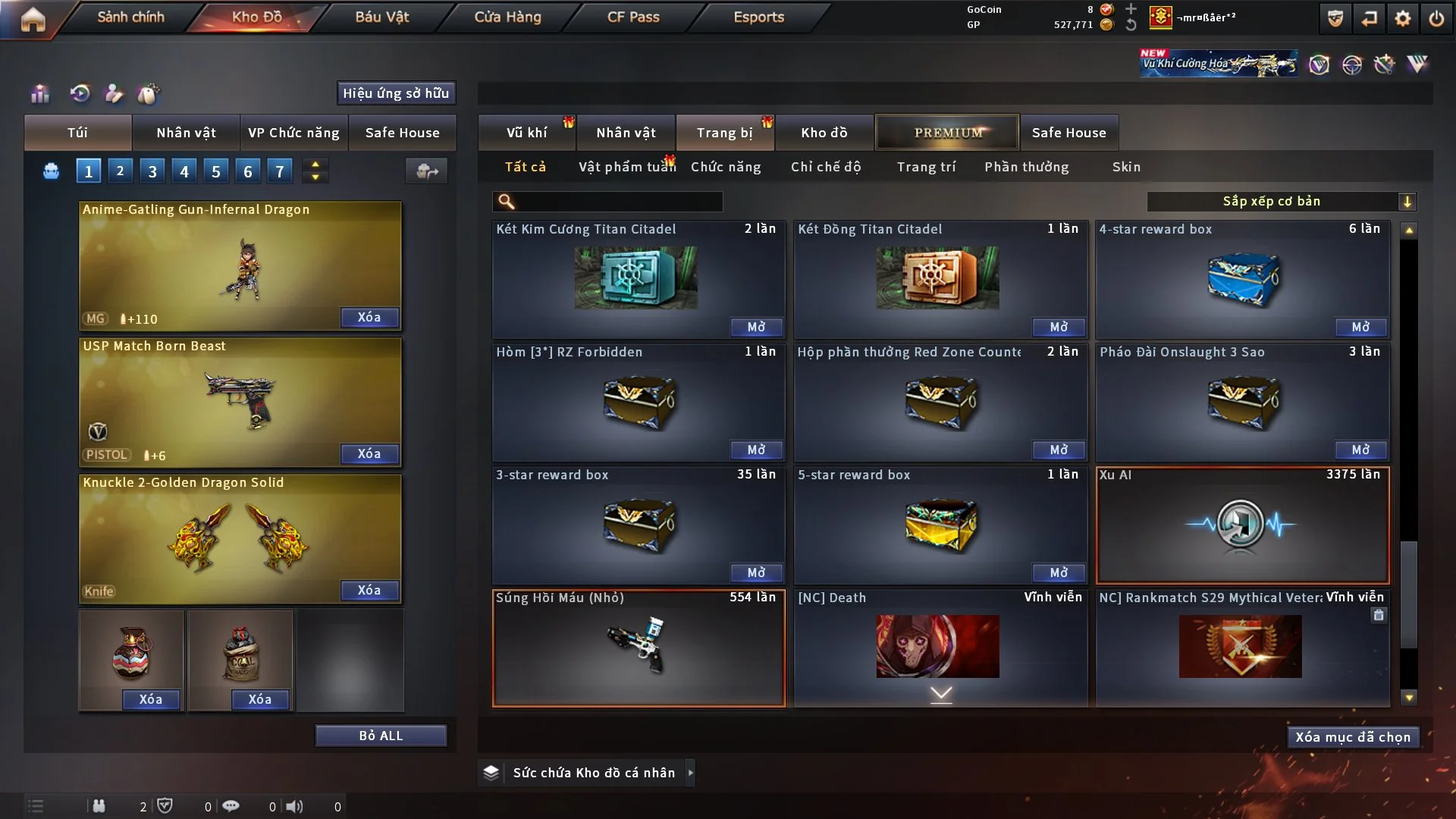Expand Sức chứa Kho đồ cá nhân

pos(690,773)
